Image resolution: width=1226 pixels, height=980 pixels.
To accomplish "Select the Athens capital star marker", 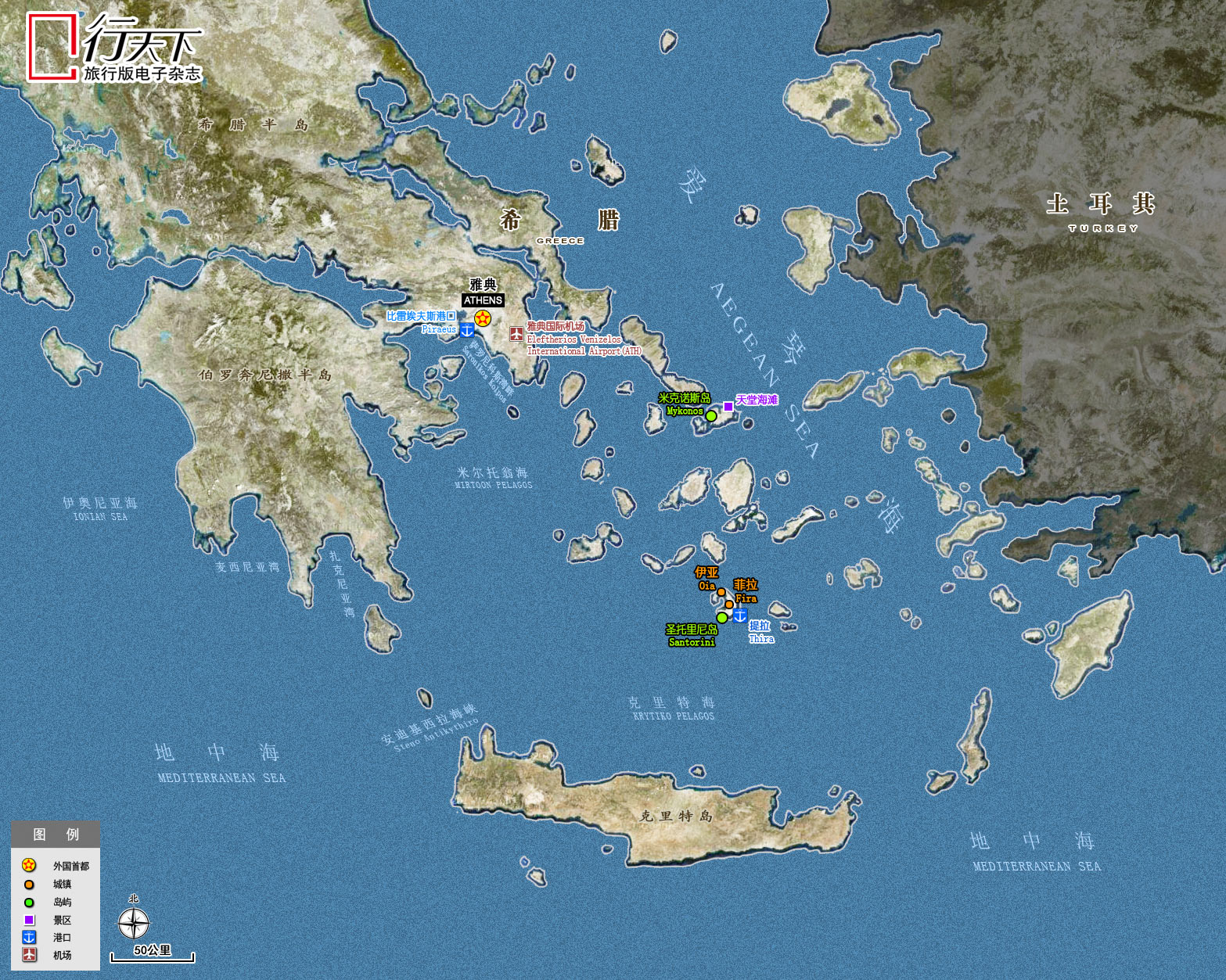I will (x=483, y=318).
